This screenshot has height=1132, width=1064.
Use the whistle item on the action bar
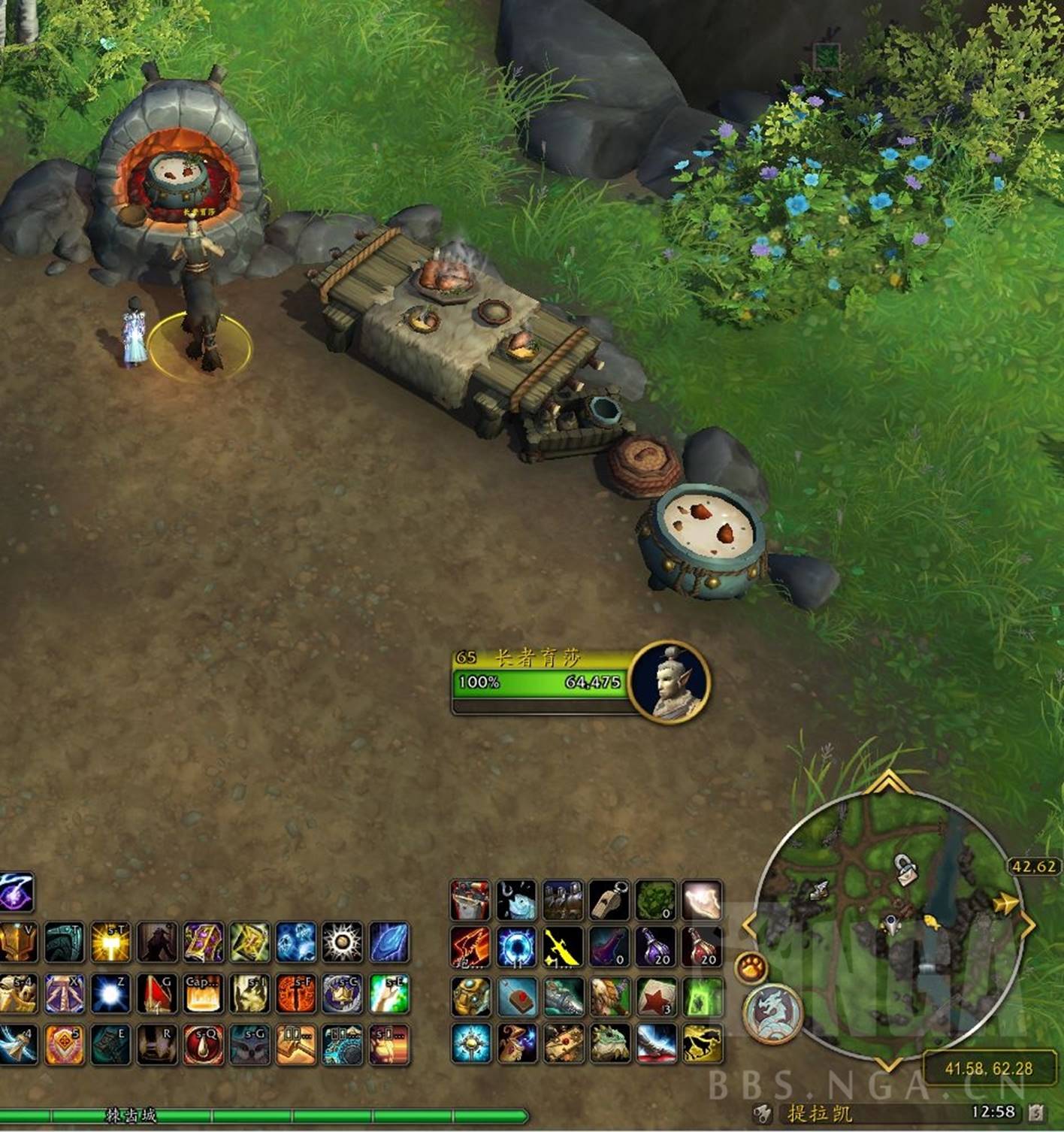click(609, 900)
